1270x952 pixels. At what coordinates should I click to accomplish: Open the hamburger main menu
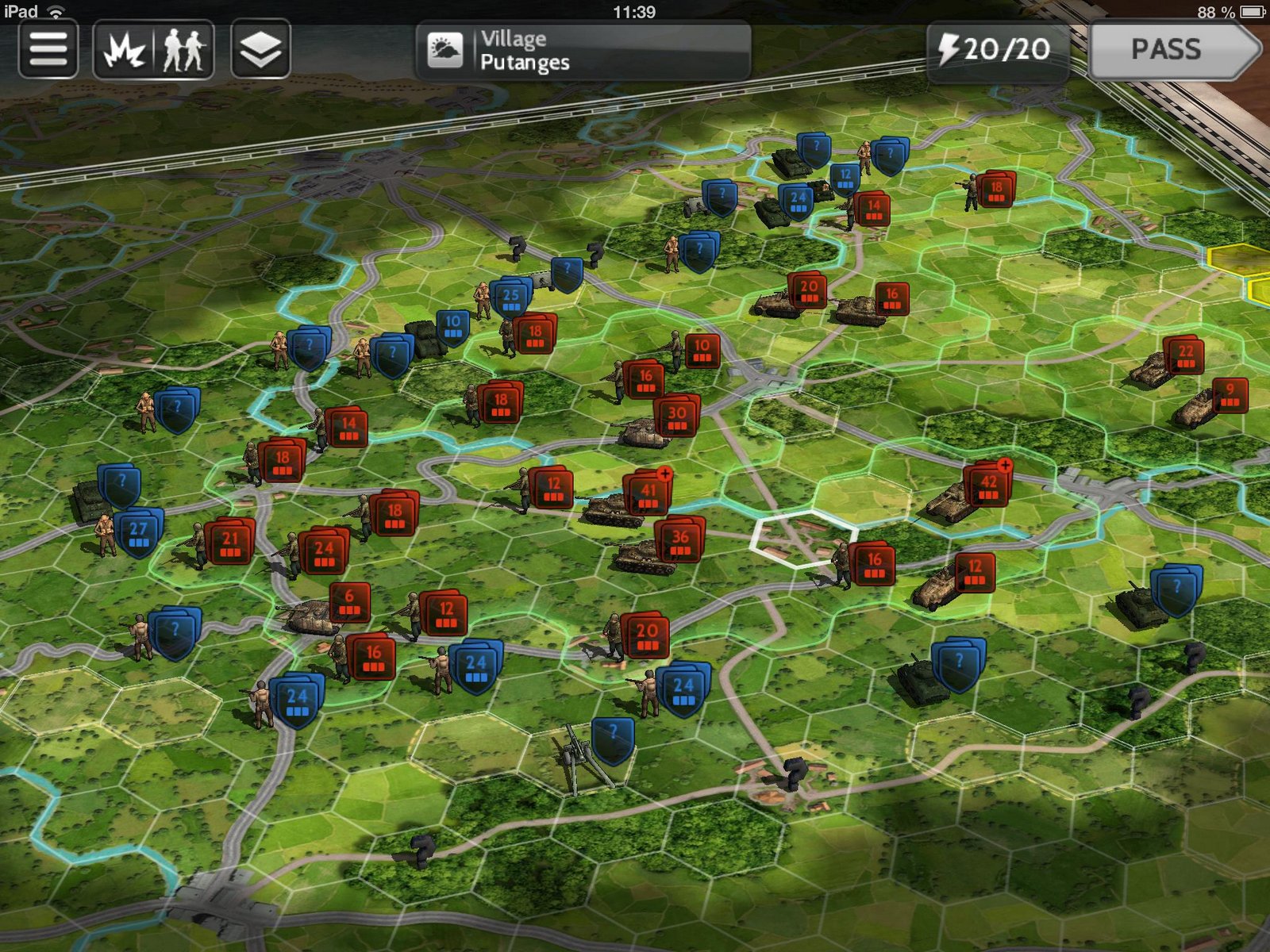[48, 49]
